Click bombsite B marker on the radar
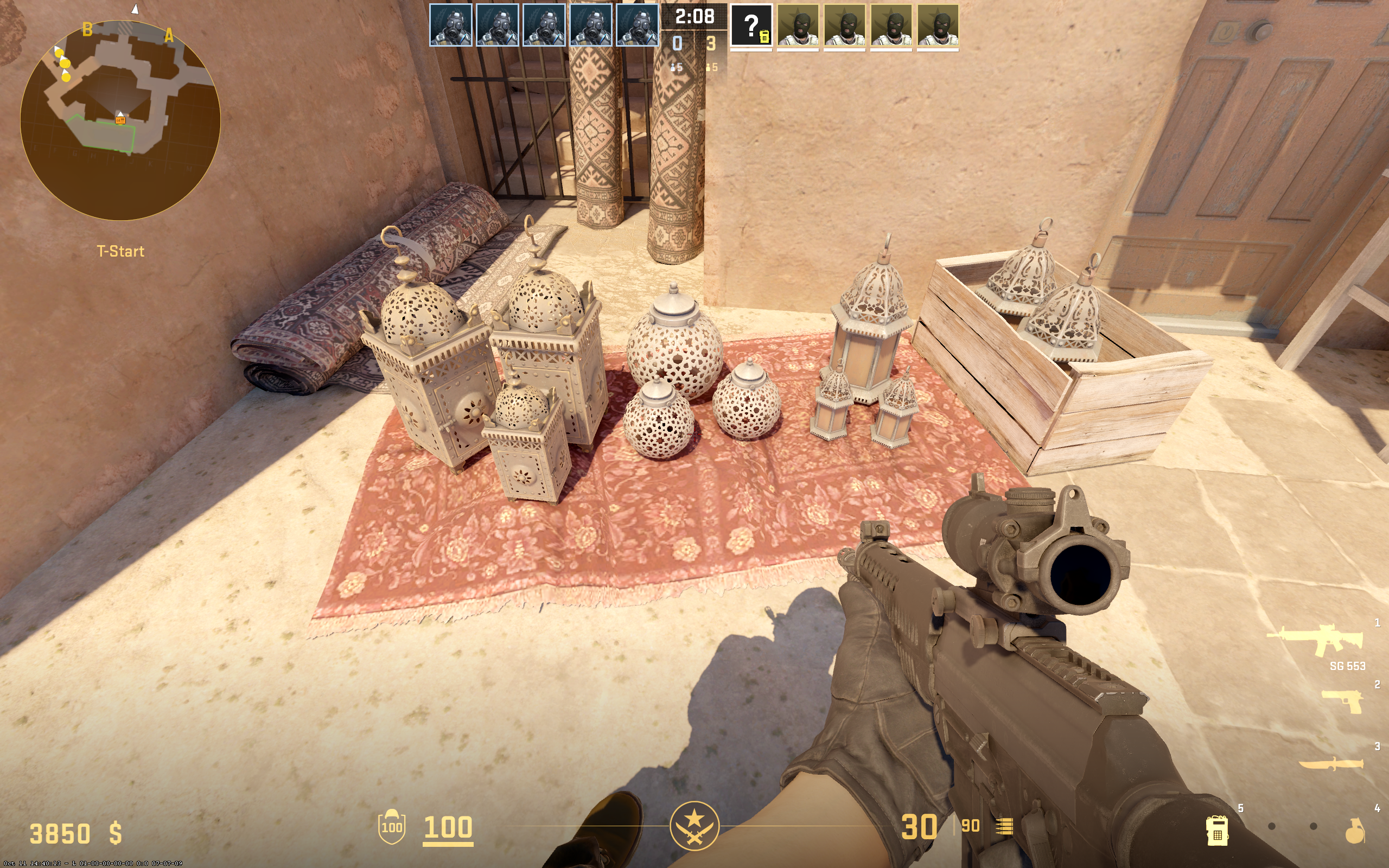Screen dimensions: 1389x868 tap(87, 29)
